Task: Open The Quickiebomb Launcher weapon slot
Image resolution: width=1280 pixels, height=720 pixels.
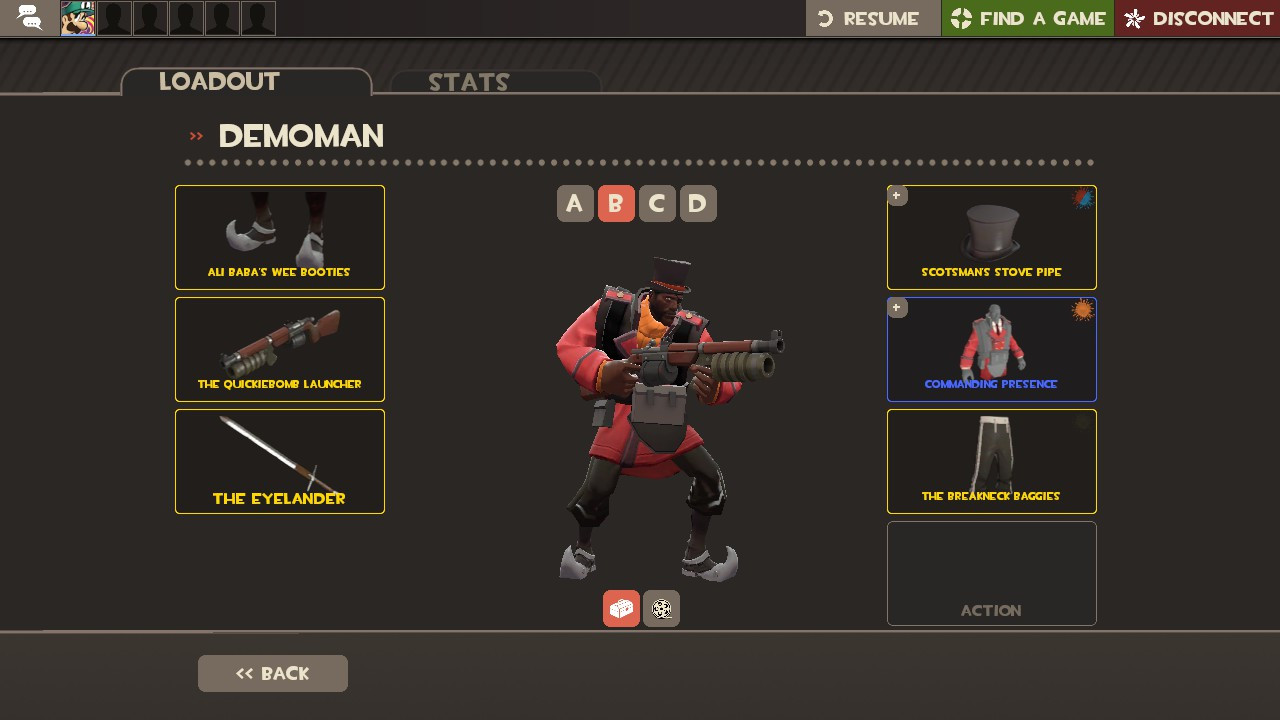Action: coord(280,349)
